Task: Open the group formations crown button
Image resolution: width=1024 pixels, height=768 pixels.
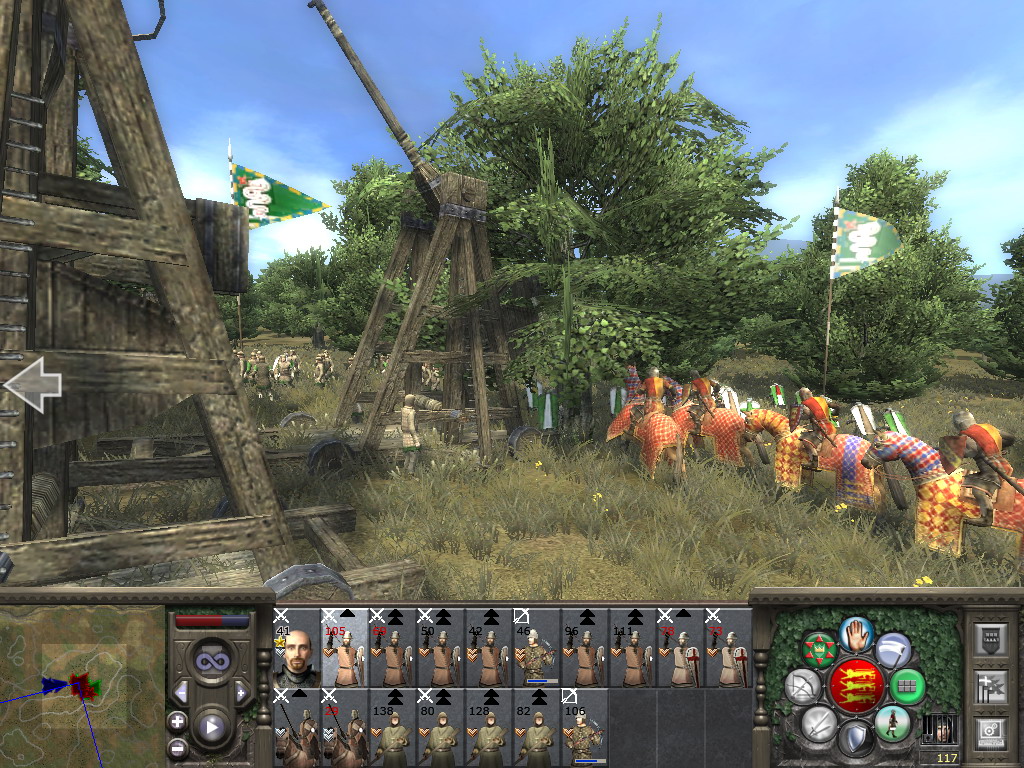Action: [820, 650]
